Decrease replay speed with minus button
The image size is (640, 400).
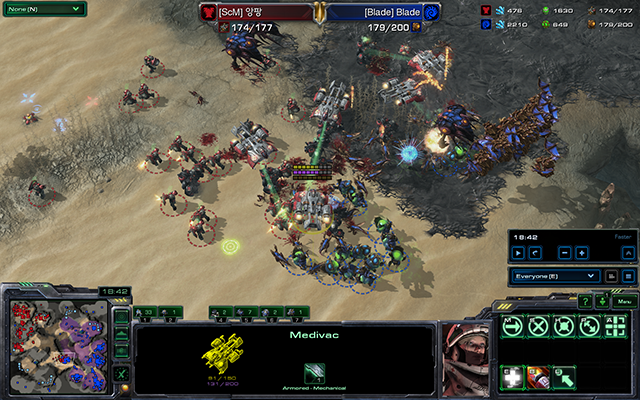(566, 253)
